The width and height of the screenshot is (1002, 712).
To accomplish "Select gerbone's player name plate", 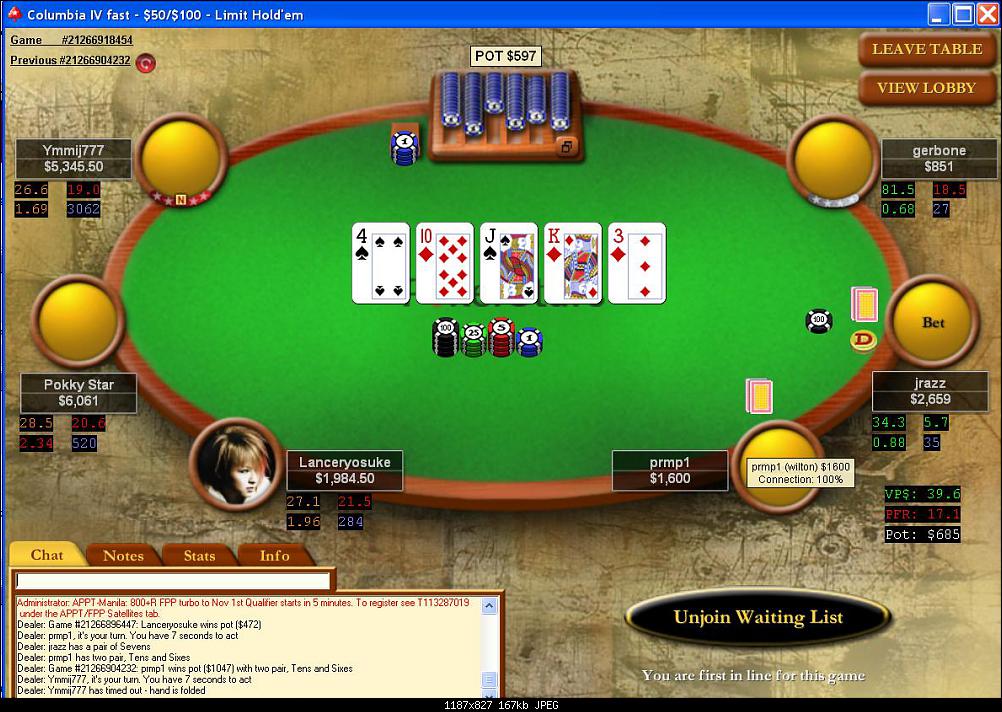I will (938, 159).
